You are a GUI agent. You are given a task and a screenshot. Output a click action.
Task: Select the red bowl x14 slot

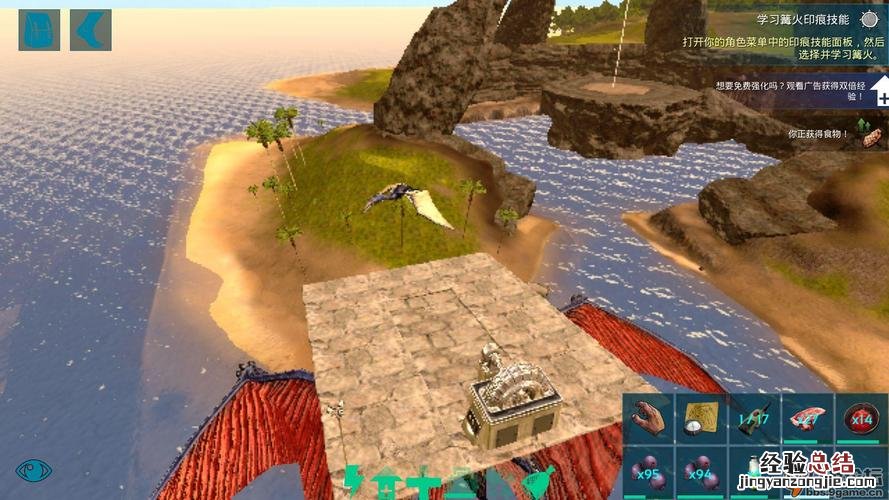point(861,417)
